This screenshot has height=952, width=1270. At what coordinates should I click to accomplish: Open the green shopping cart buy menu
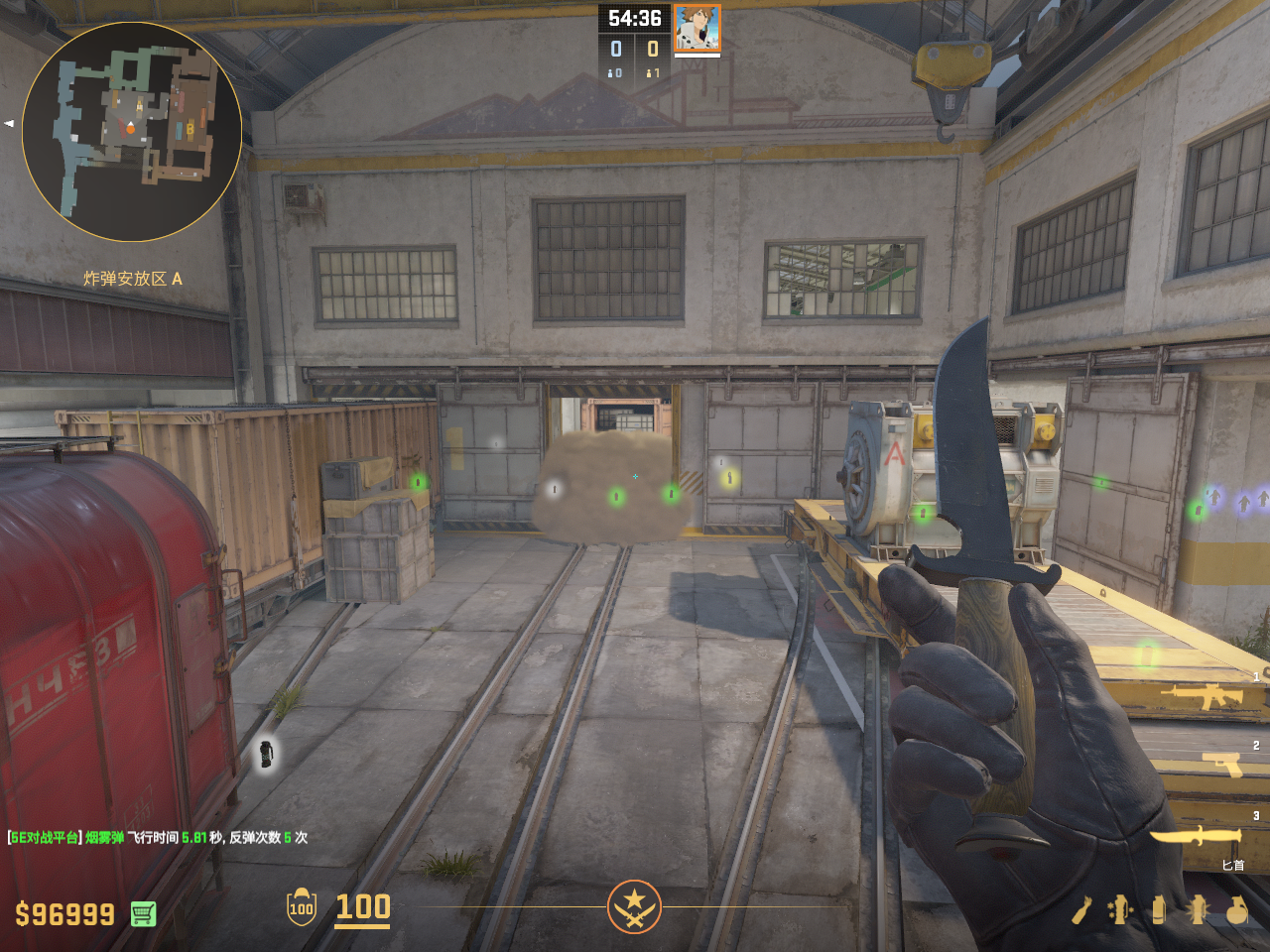click(143, 913)
